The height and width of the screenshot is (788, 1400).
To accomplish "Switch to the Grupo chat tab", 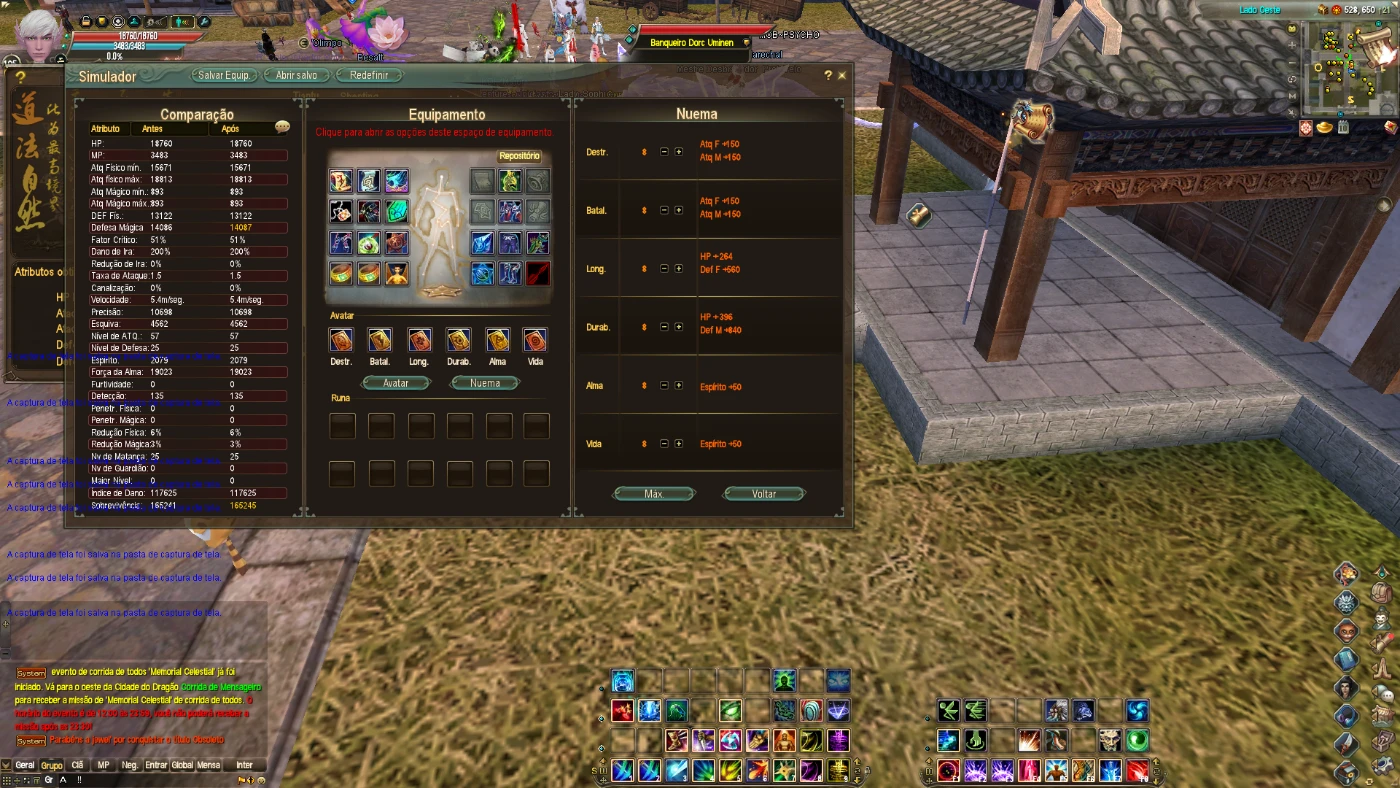I will pyautogui.click(x=51, y=765).
